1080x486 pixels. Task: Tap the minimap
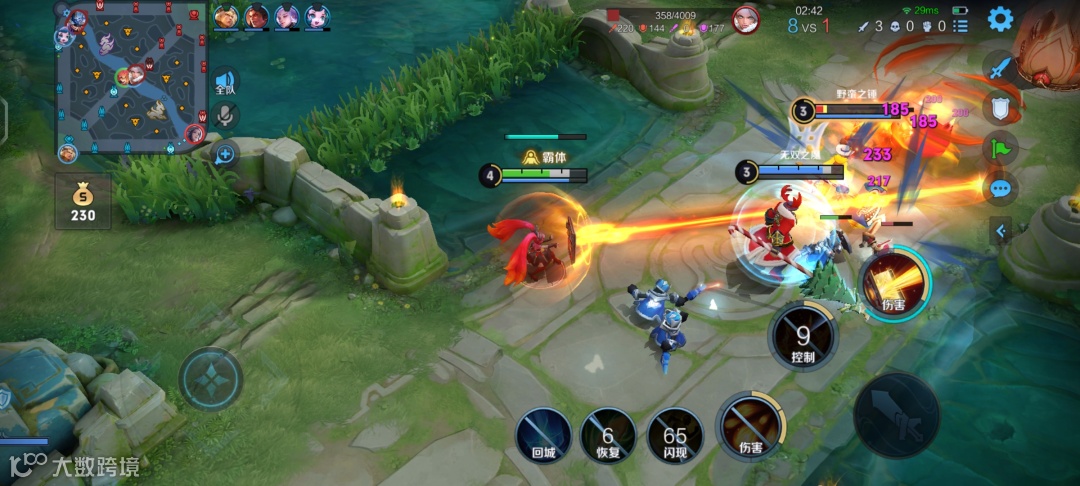click(130, 78)
